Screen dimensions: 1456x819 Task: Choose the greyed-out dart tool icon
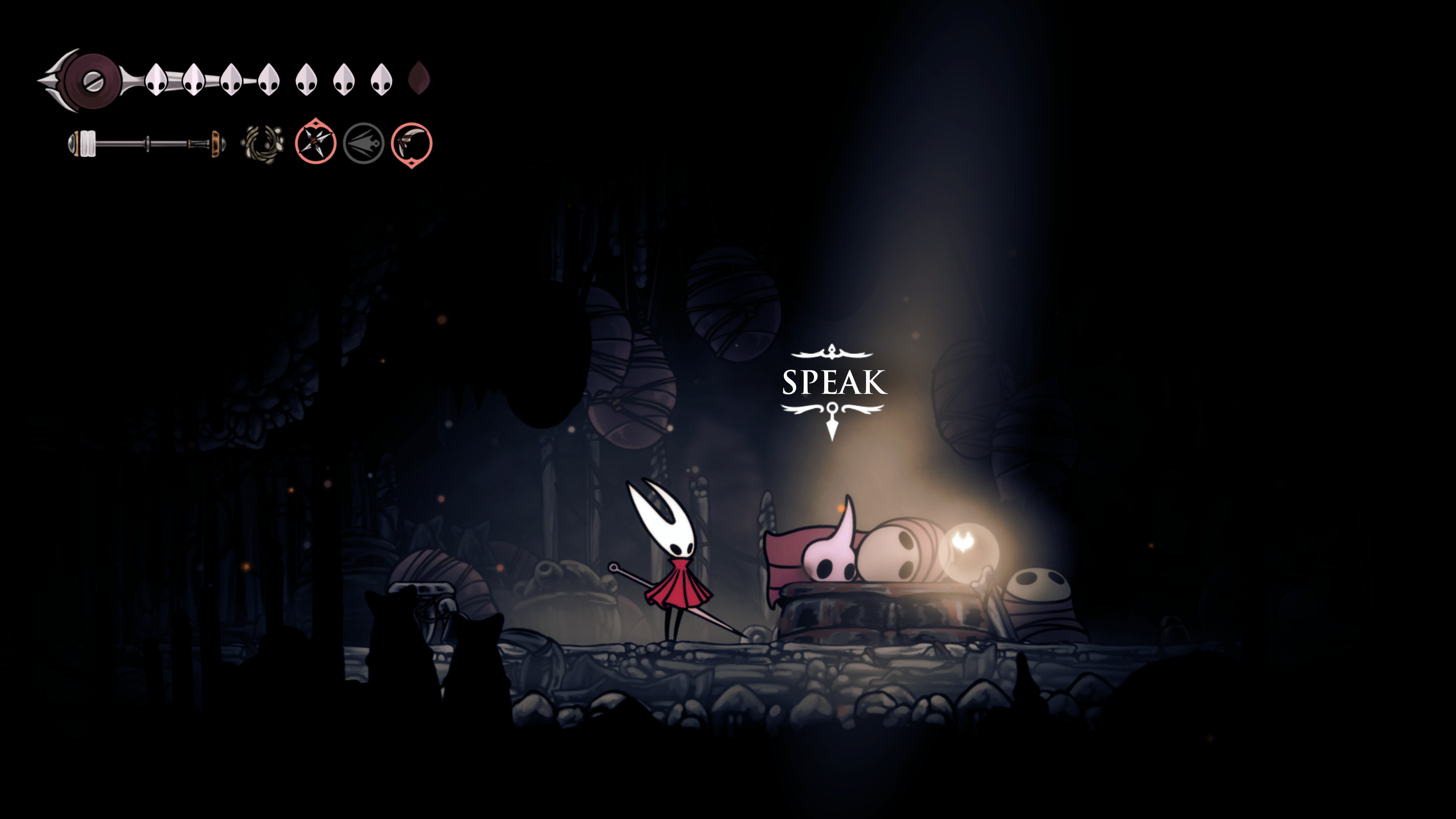[364, 144]
